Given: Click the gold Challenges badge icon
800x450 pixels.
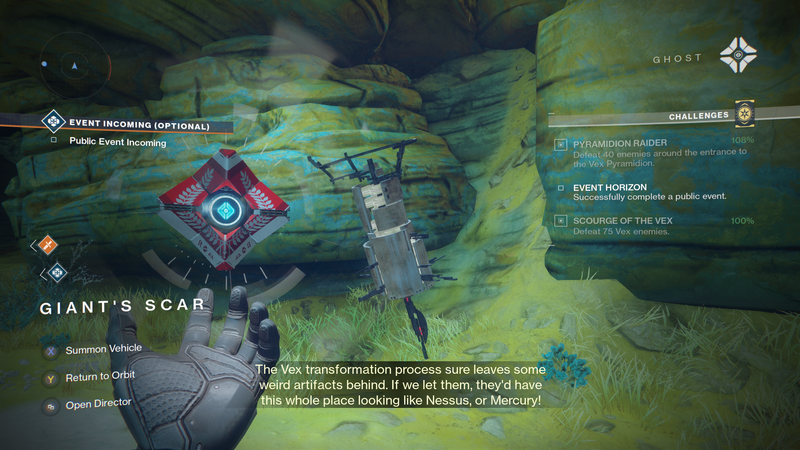Looking at the screenshot, I should (x=743, y=113).
